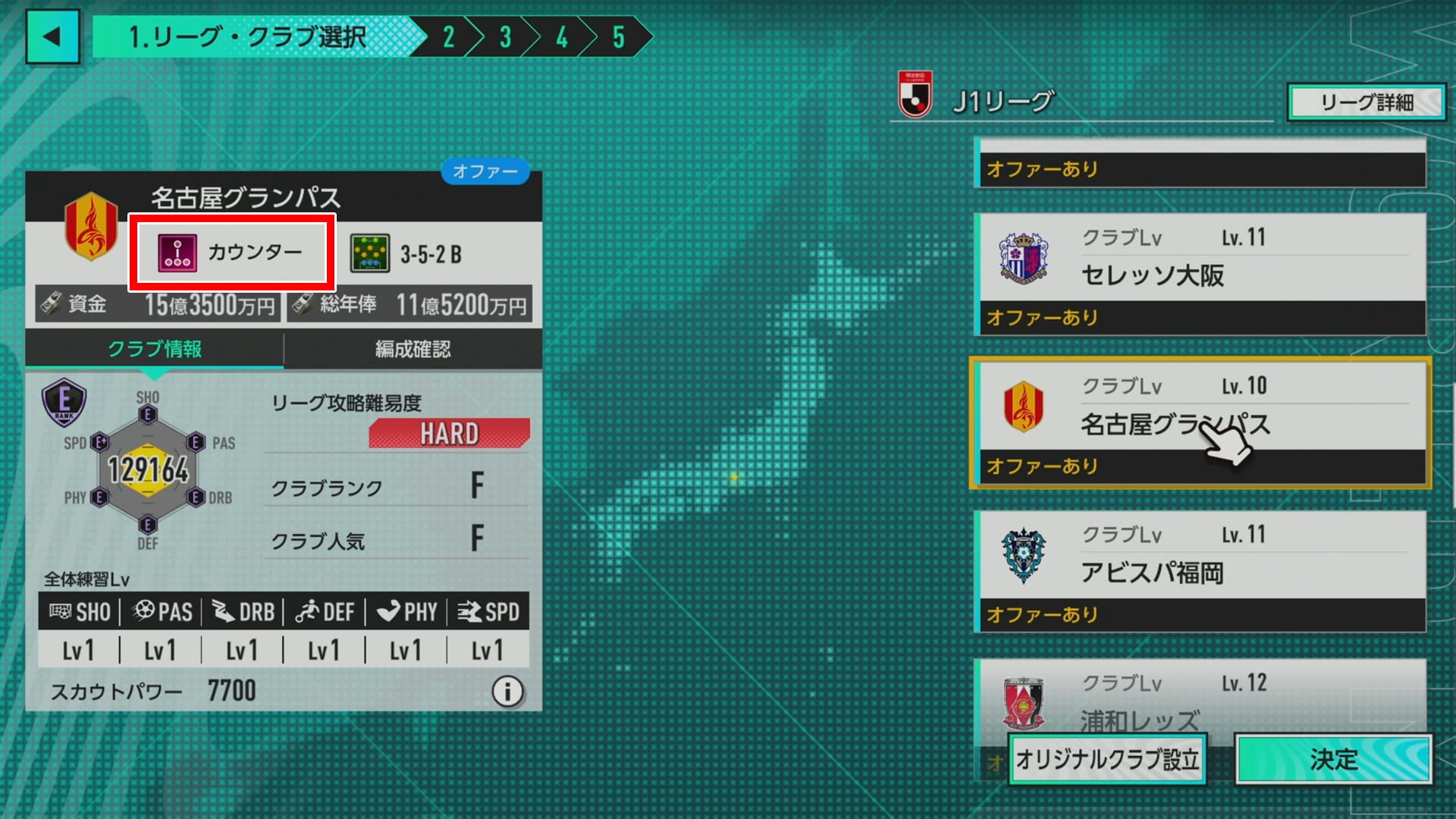Select the PAS passing training icon
Image resolution: width=1456 pixels, height=819 pixels.
click(x=145, y=611)
